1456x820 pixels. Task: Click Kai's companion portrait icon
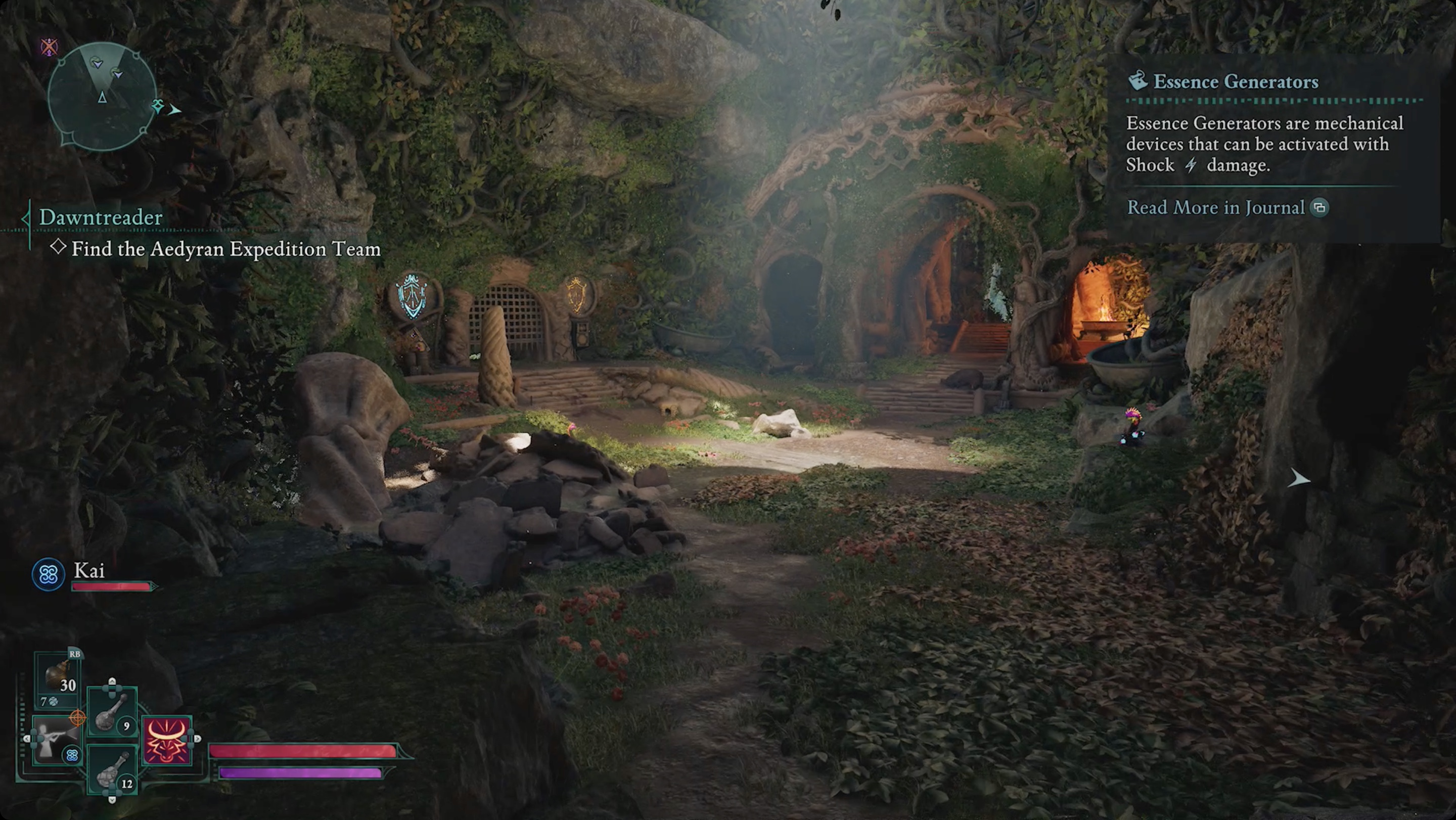pos(48,575)
